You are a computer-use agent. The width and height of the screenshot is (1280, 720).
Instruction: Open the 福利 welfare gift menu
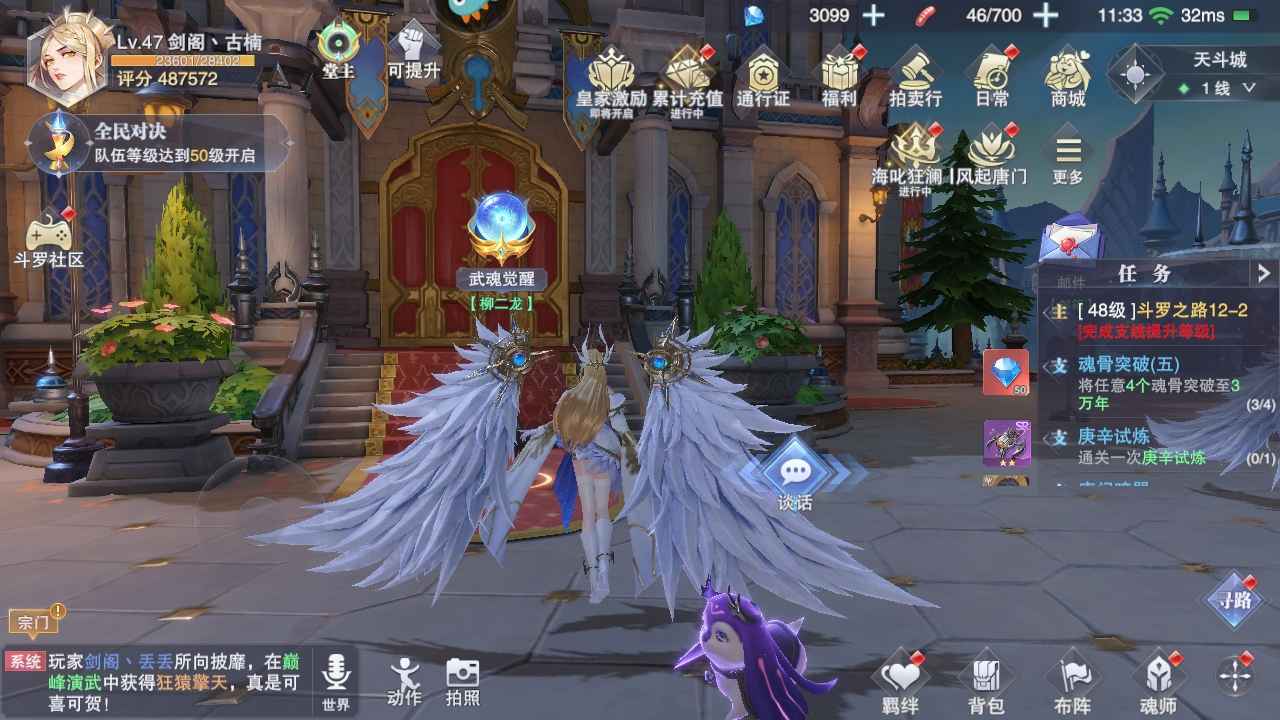click(839, 76)
